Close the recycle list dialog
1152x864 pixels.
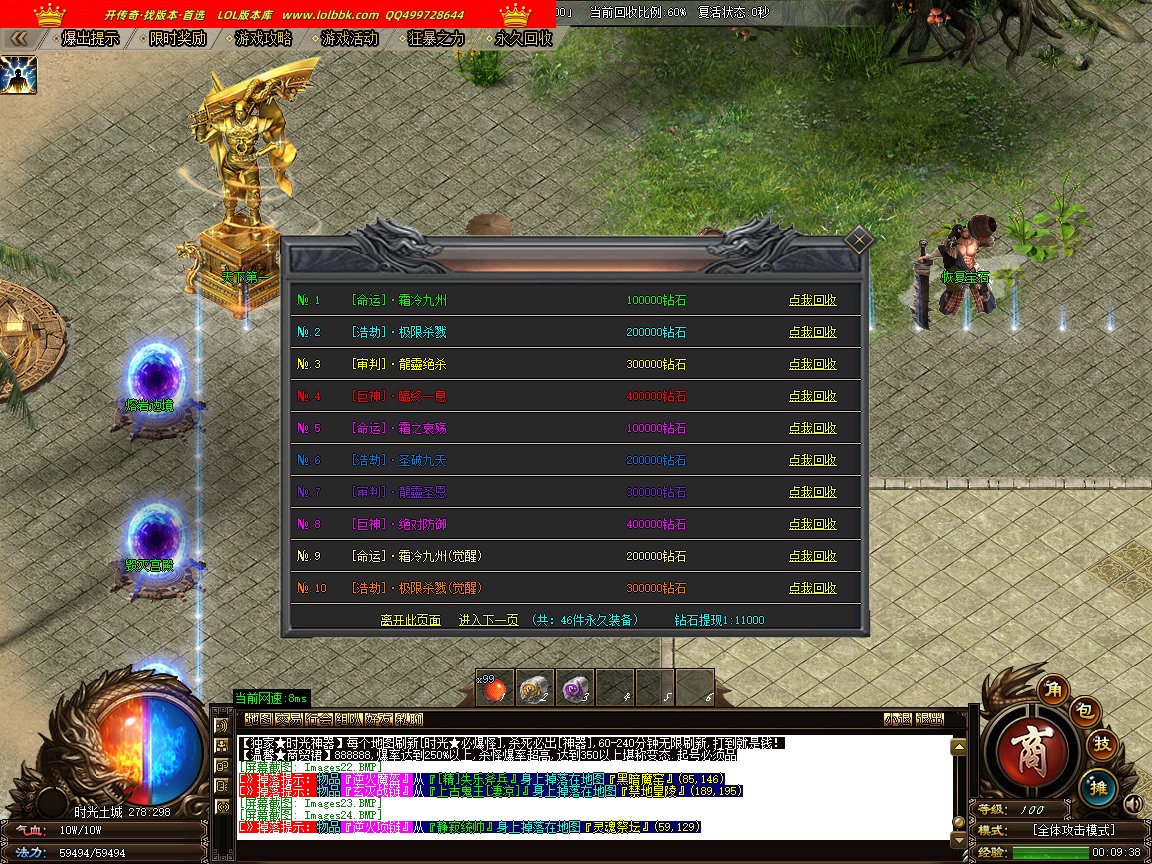[859, 240]
